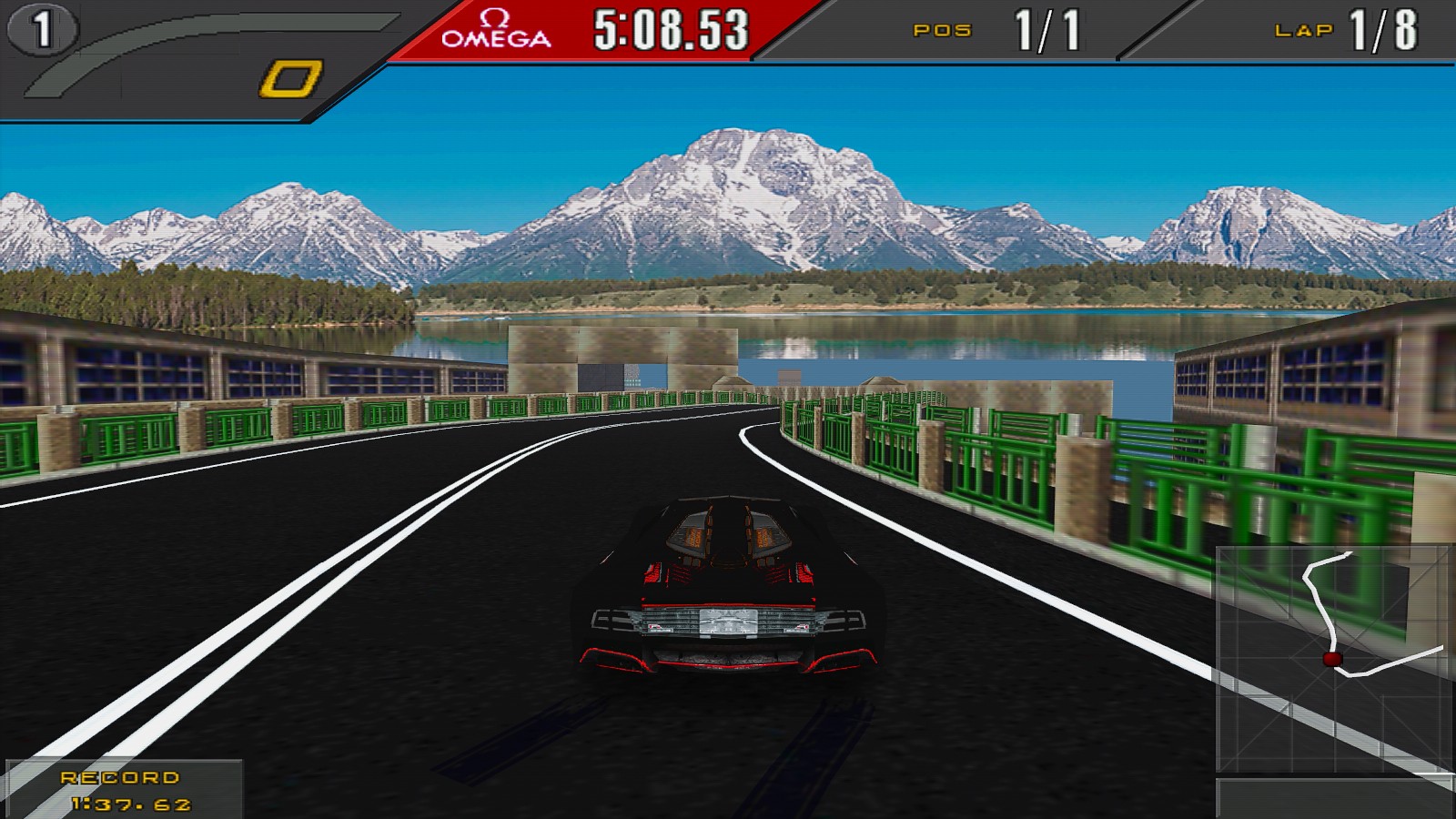Click the track minimap
Viewport: 1456px width, 819px height.
[x=1334, y=660]
